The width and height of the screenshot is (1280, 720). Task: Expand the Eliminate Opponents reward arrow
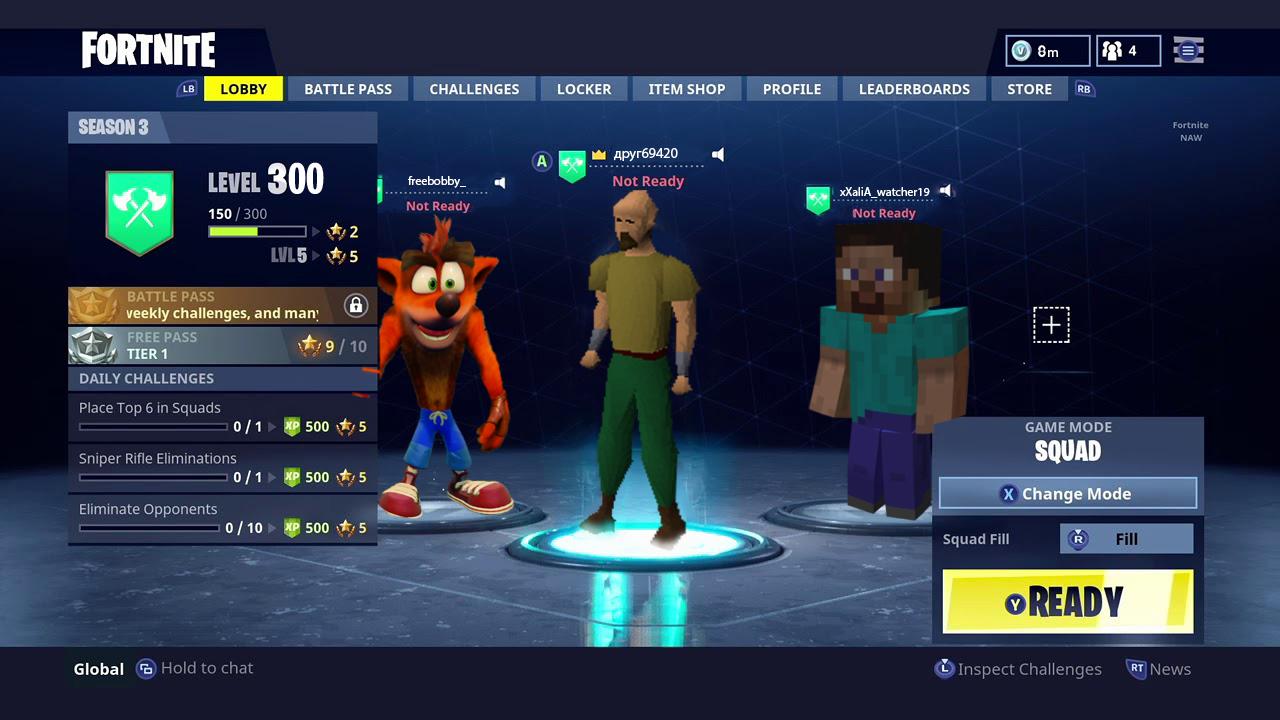[x=274, y=527]
